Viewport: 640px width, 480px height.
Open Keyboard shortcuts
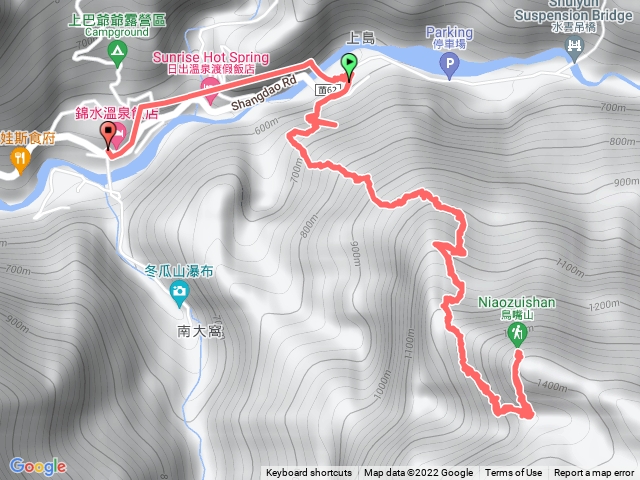click(309, 473)
